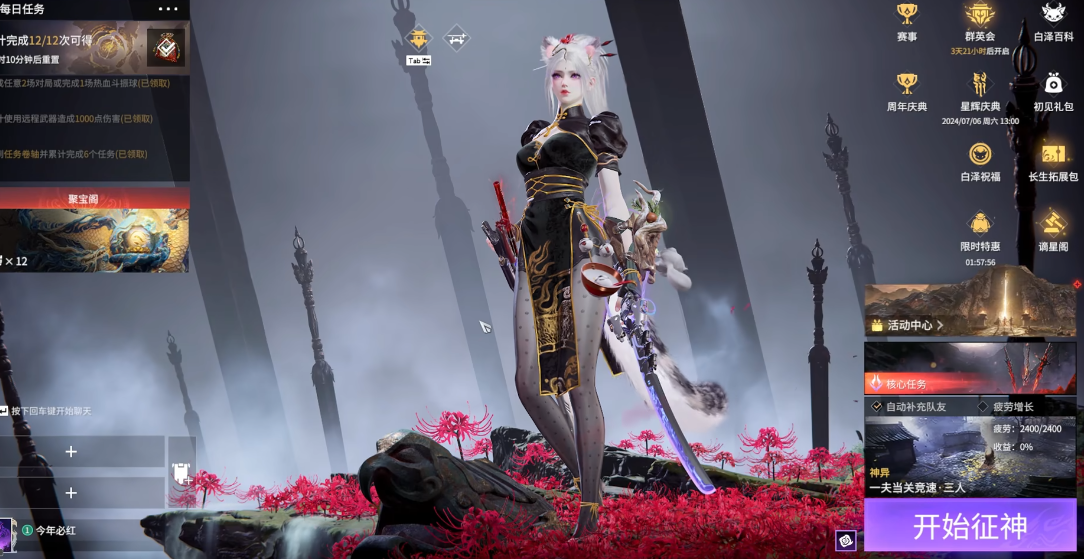This screenshot has width=1084, height=559.
Task: Open the 星辉庆典 event
Action: pos(980,90)
